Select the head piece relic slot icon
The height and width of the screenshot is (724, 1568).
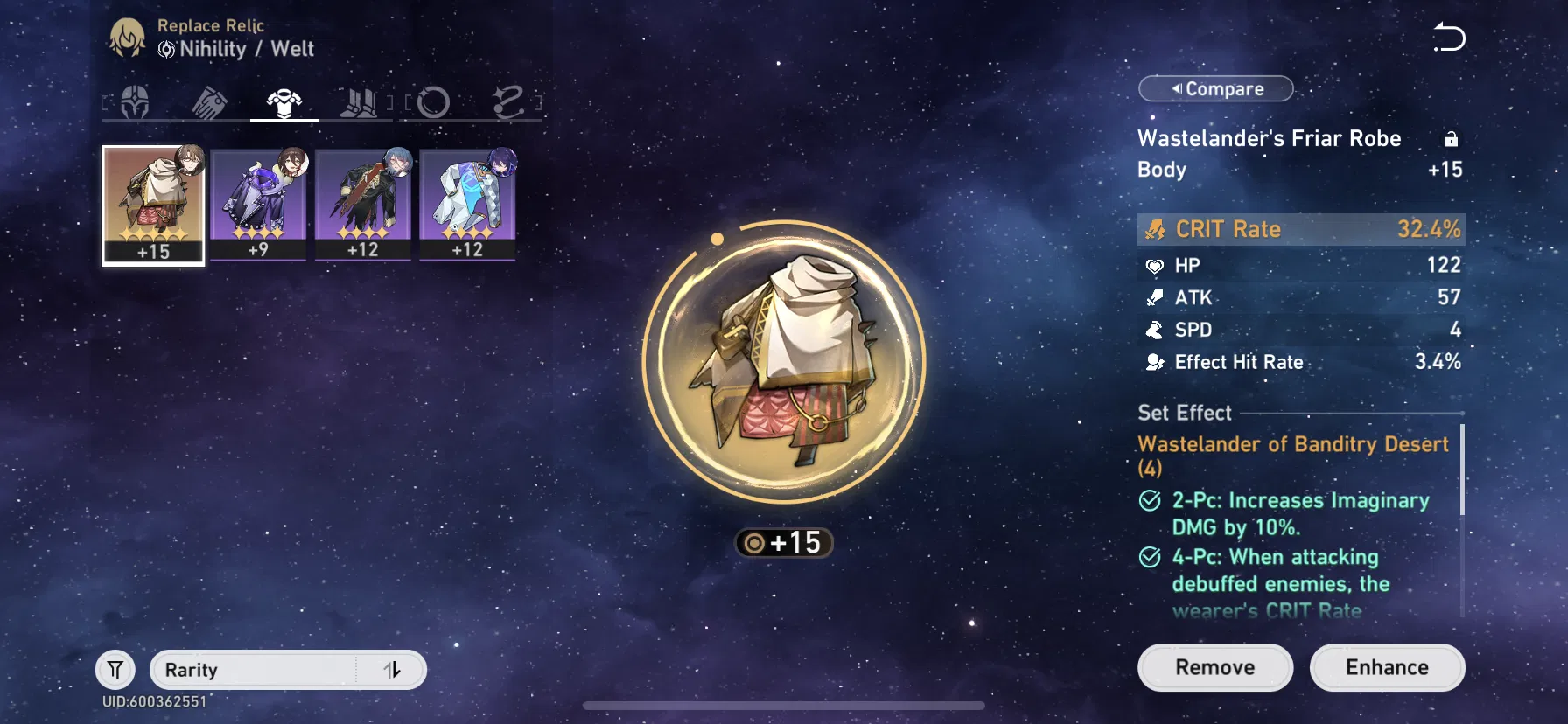136,102
